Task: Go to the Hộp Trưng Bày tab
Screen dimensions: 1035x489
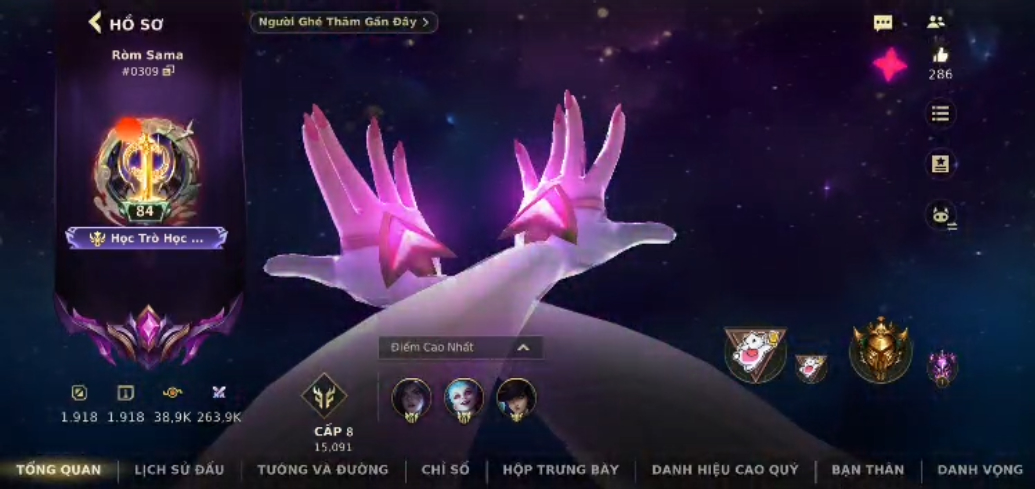Action: (x=561, y=469)
